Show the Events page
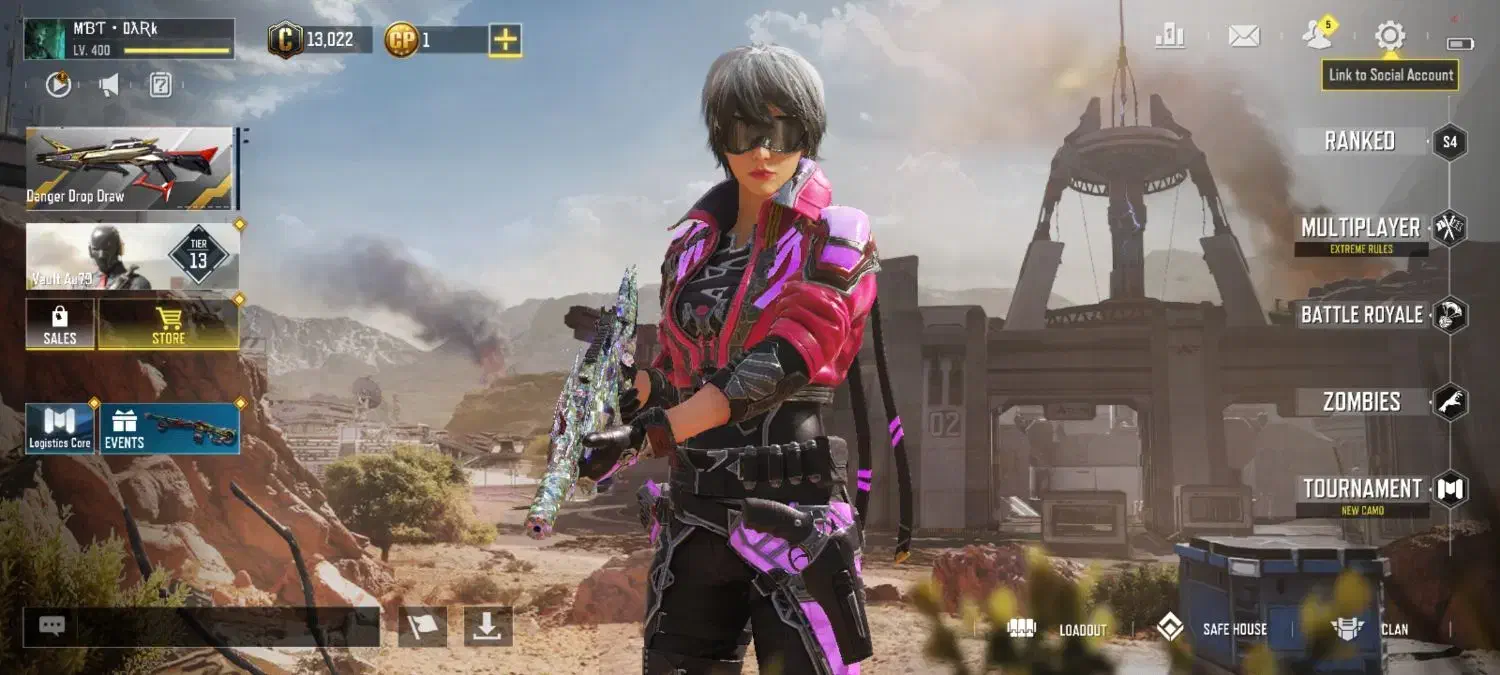The height and width of the screenshot is (675, 1500). (x=169, y=428)
